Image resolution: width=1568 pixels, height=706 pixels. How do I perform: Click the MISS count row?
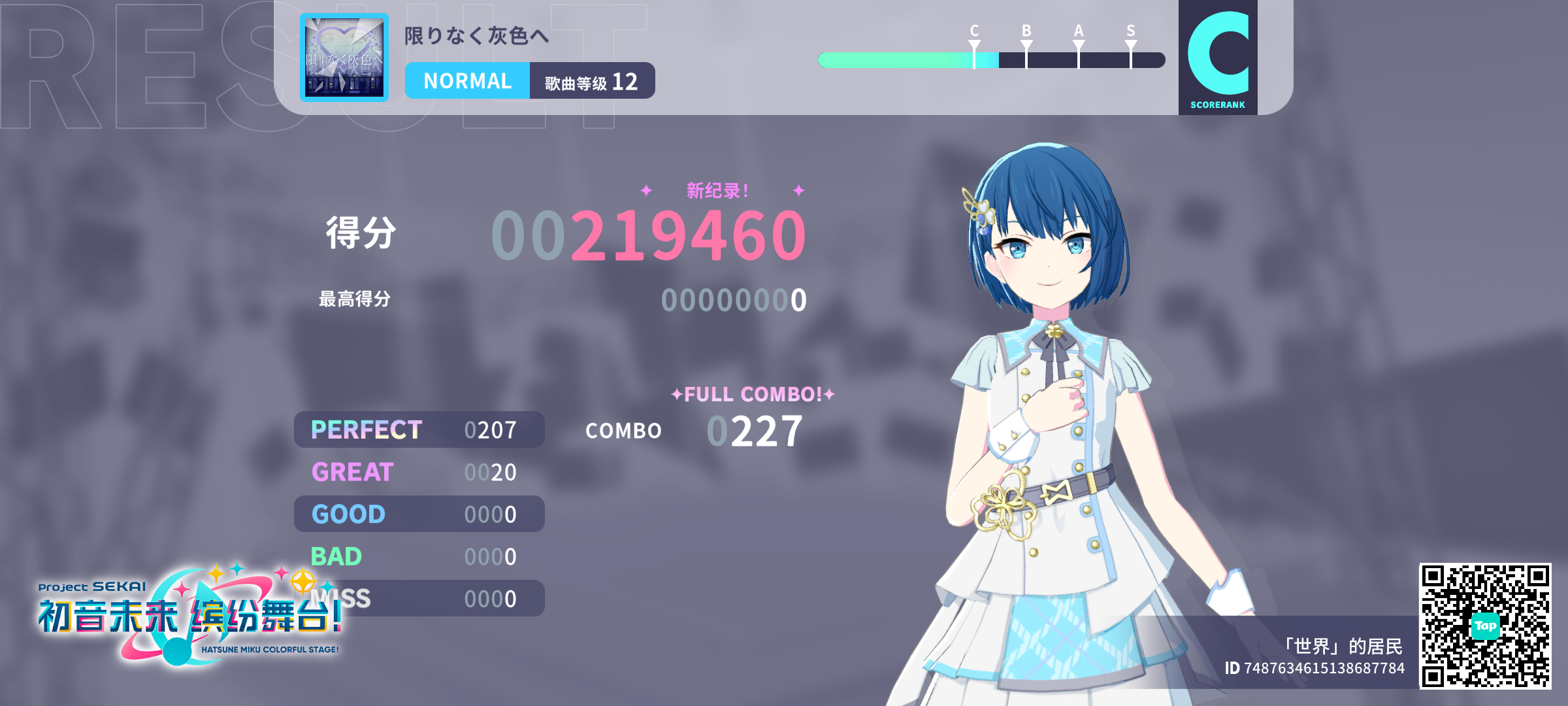point(418,598)
